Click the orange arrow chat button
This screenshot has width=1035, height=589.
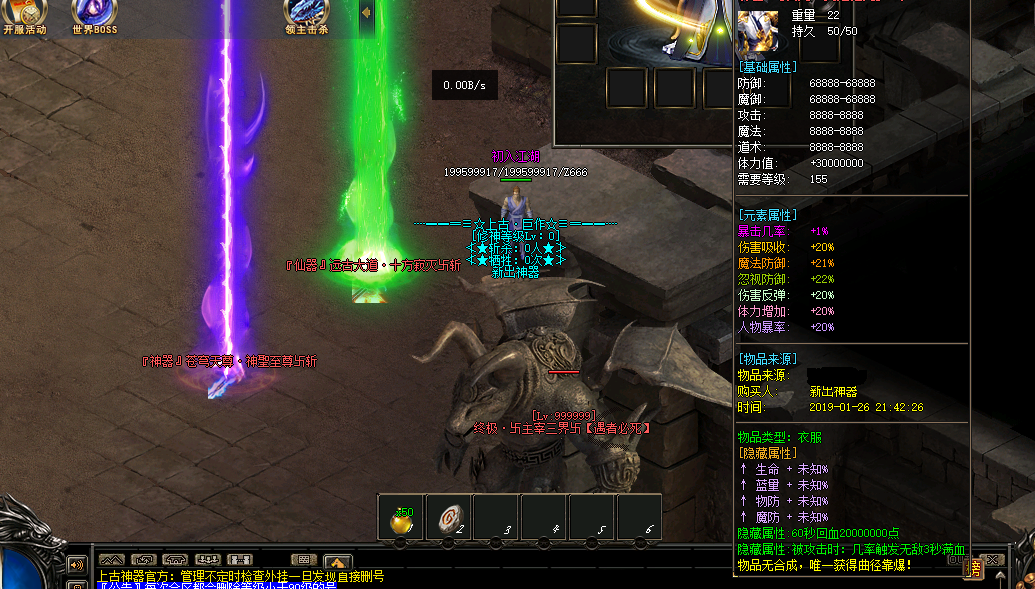coord(337,561)
